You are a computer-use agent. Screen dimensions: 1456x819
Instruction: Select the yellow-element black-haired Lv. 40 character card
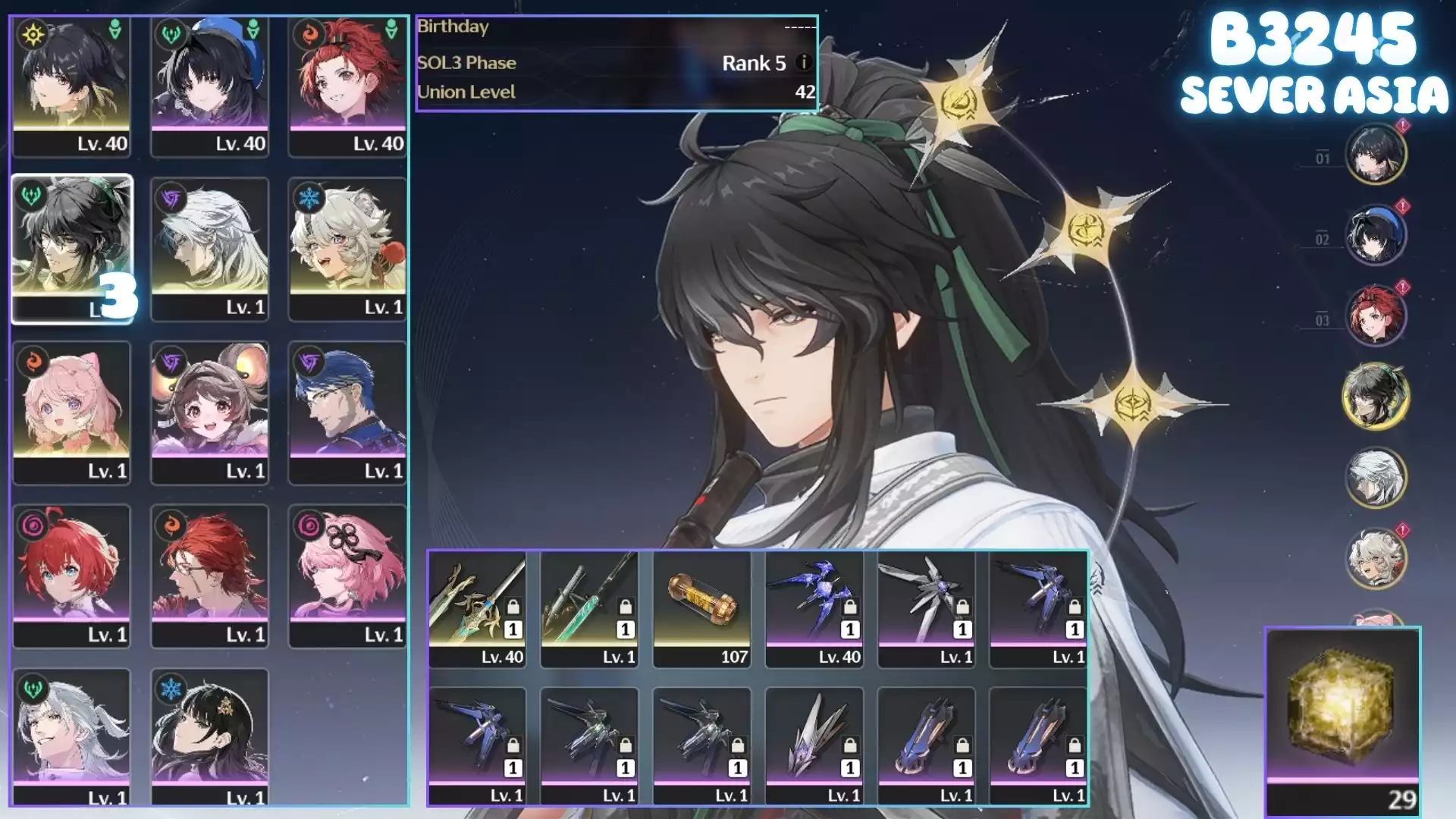tap(71, 86)
